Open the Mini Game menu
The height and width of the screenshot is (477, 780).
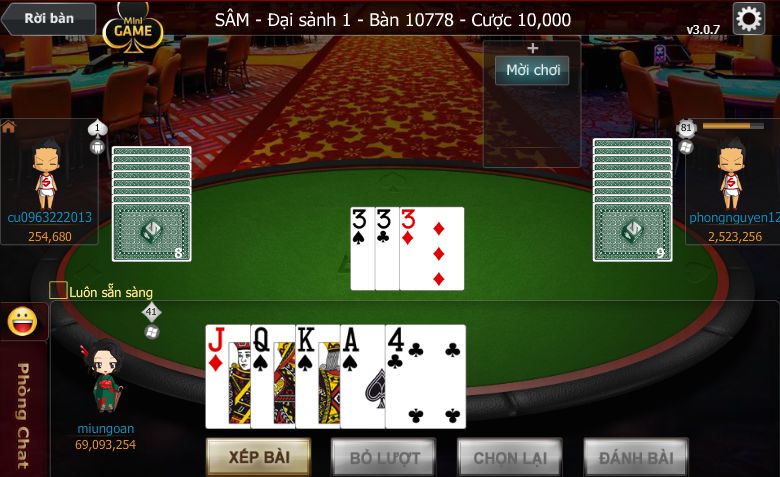click(133, 26)
